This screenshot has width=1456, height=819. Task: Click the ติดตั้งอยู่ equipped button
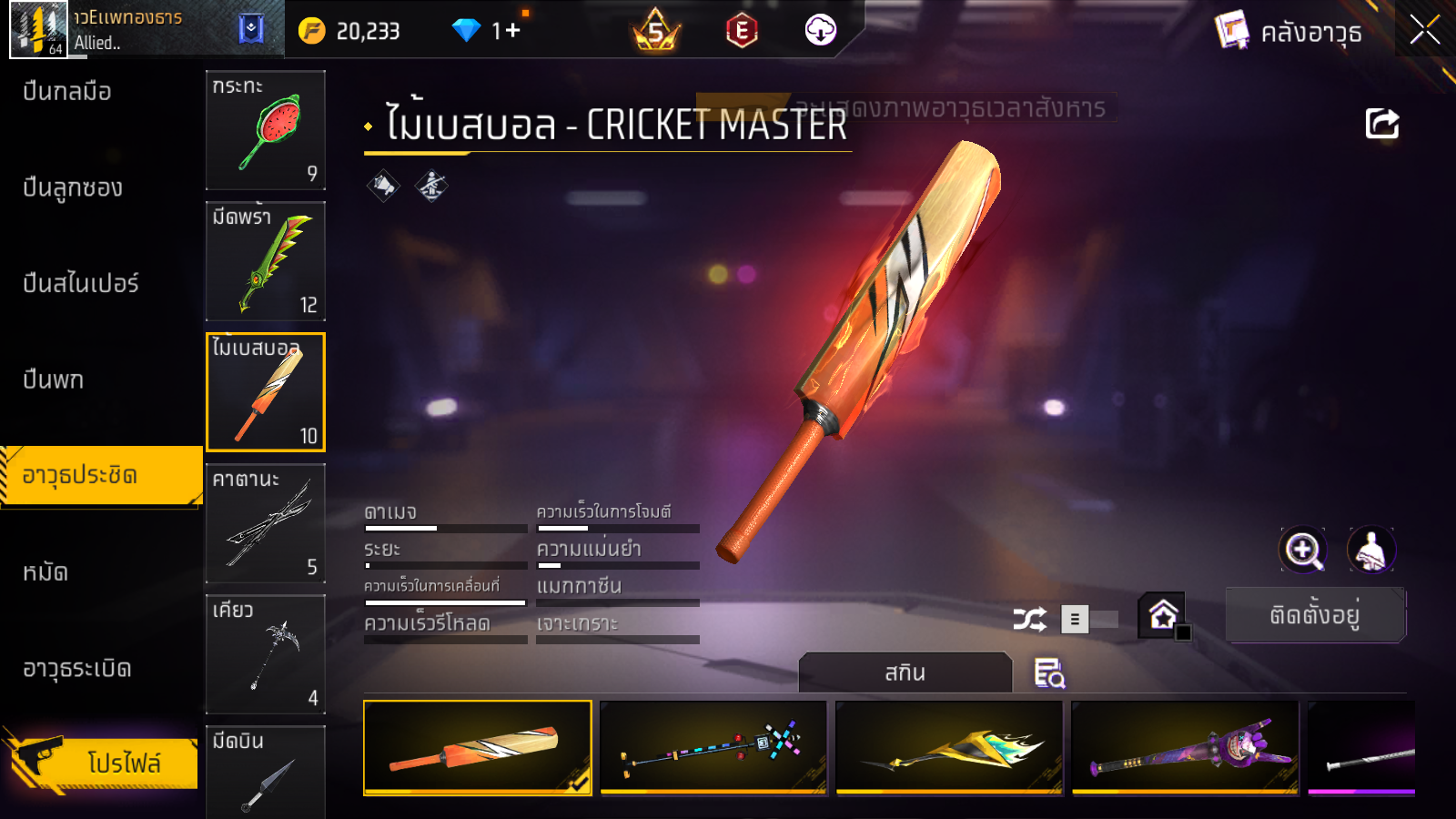click(1315, 615)
